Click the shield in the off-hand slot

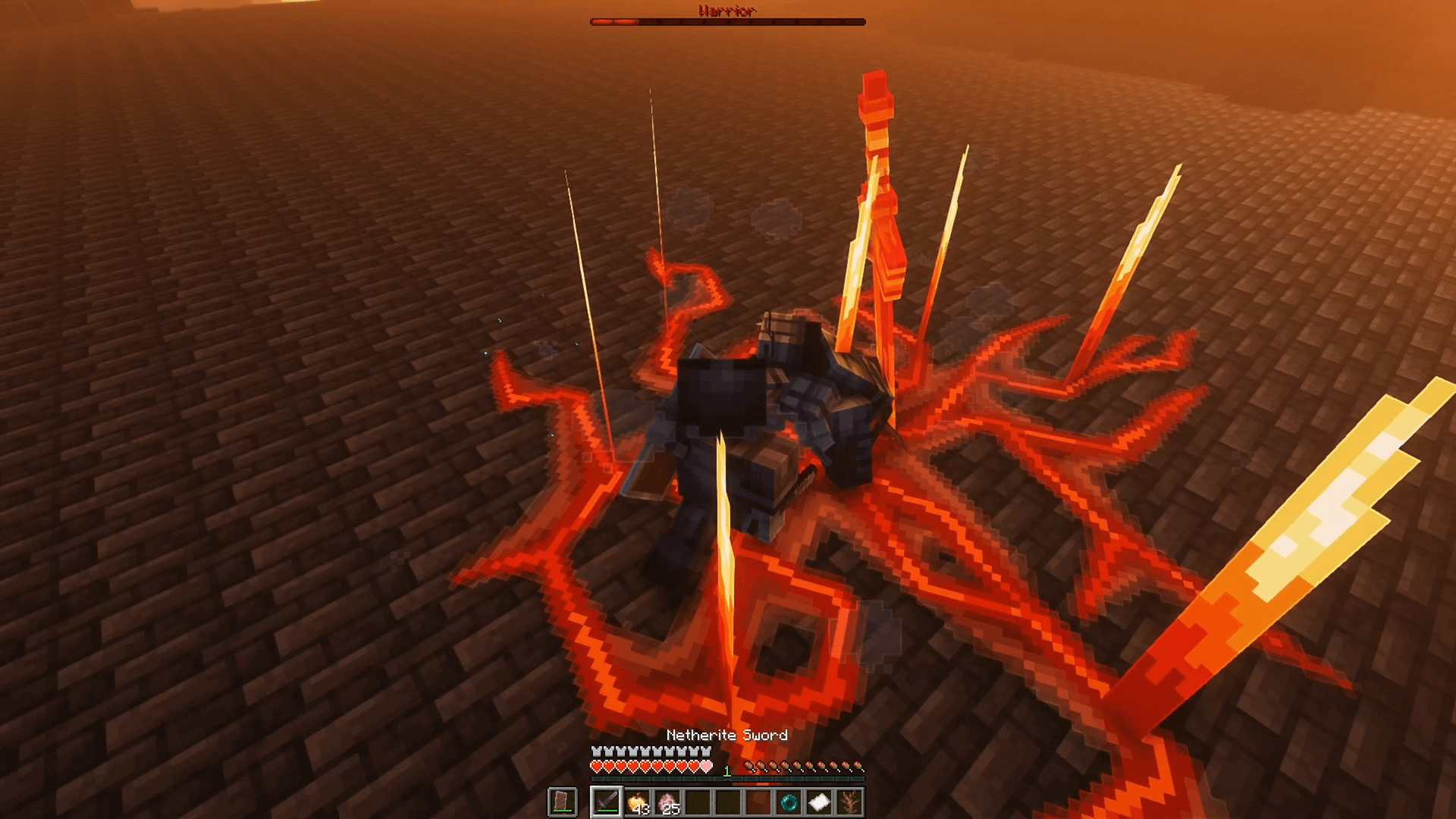point(562,802)
